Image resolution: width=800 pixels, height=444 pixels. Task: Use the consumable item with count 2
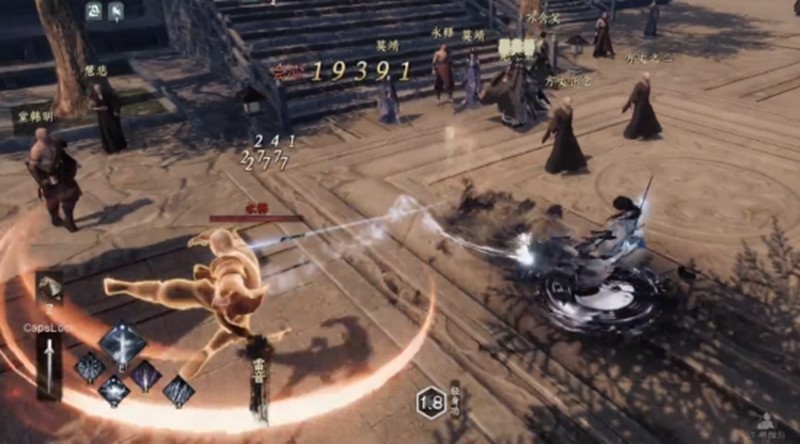click(x=49, y=288)
